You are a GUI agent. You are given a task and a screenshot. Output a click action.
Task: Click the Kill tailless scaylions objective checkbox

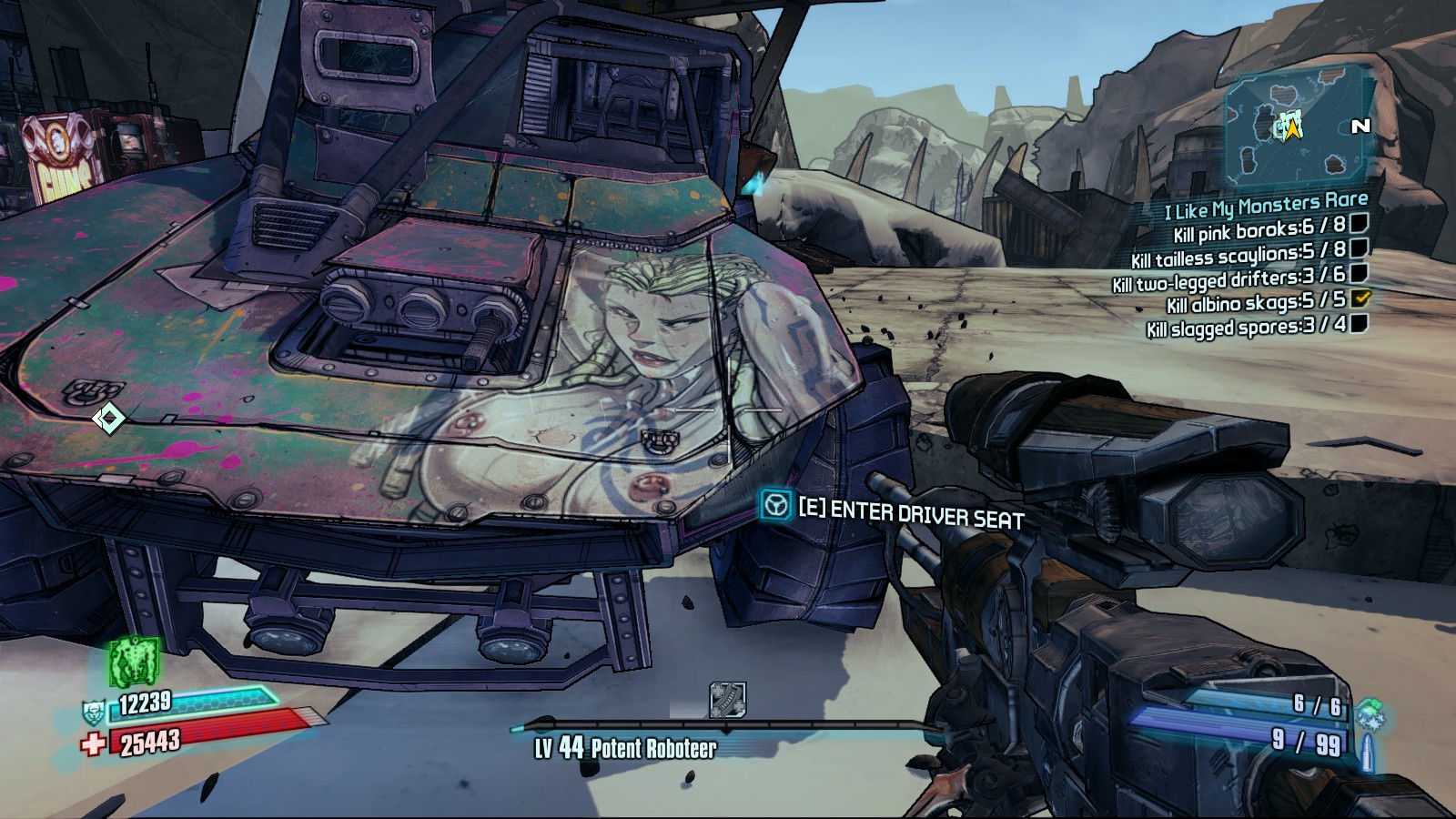click(x=1360, y=248)
